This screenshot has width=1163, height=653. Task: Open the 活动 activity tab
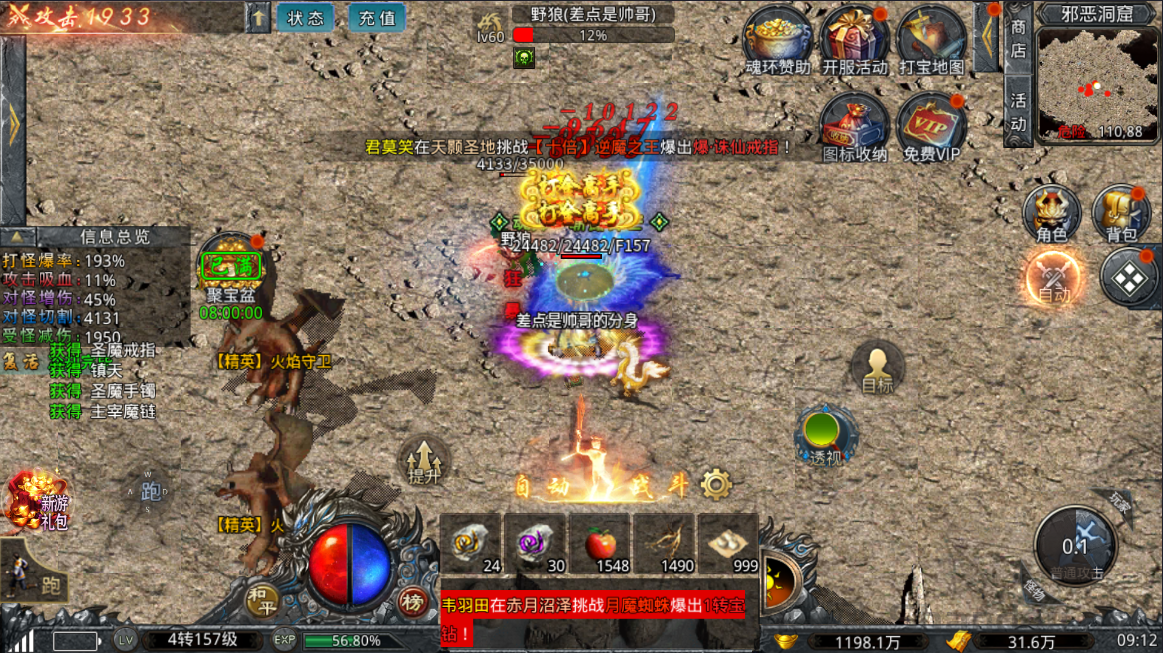click(1018, 111)
